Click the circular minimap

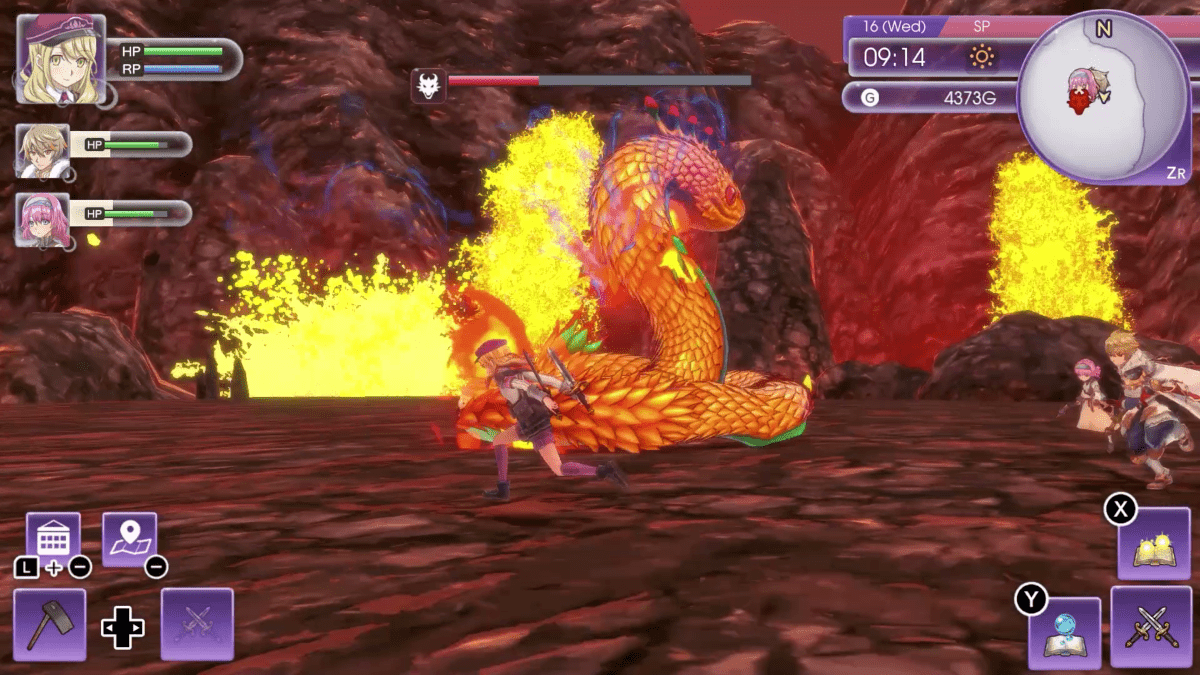pos(1103,97)
